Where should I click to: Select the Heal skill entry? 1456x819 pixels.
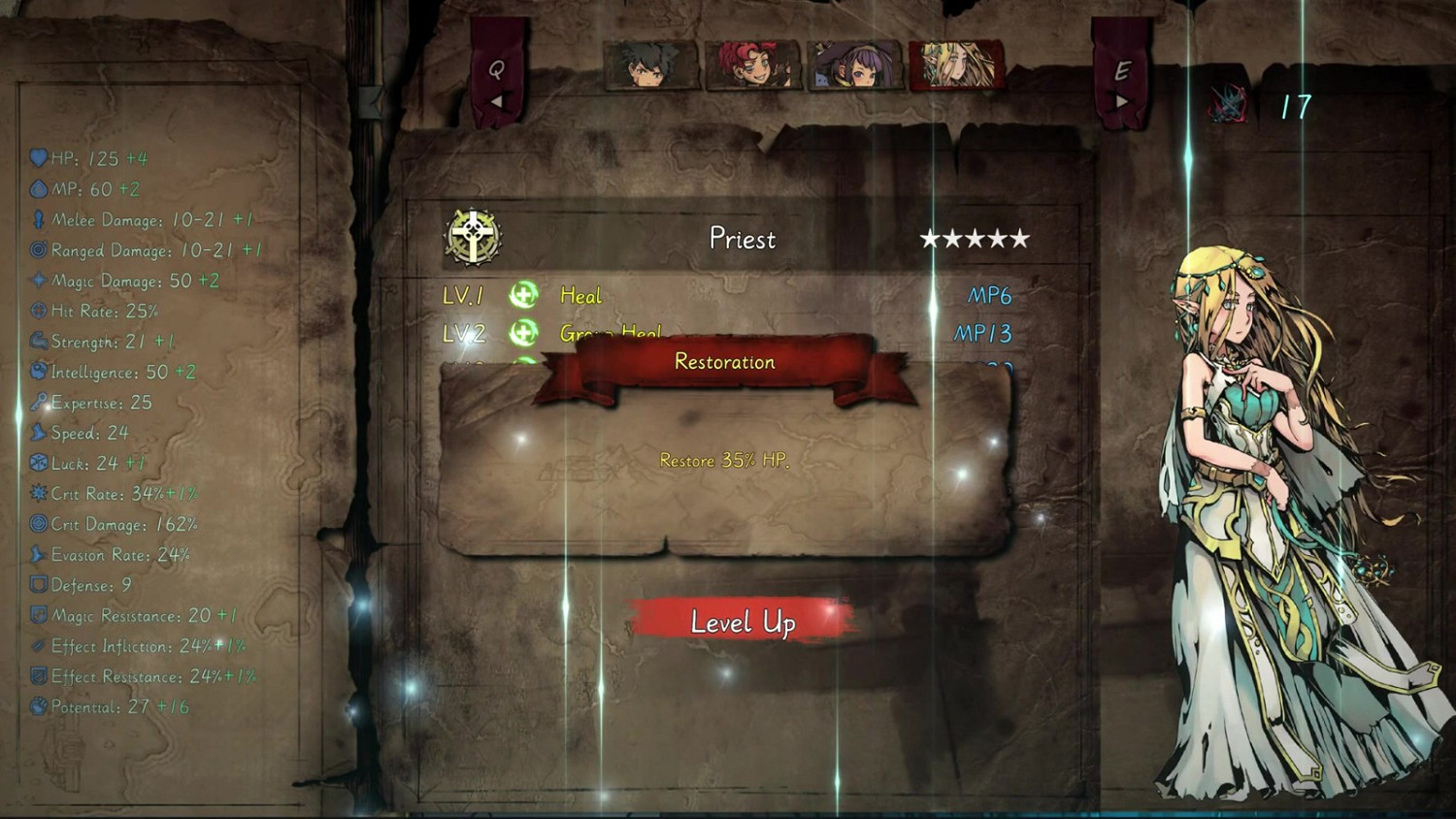pos(580,294)
